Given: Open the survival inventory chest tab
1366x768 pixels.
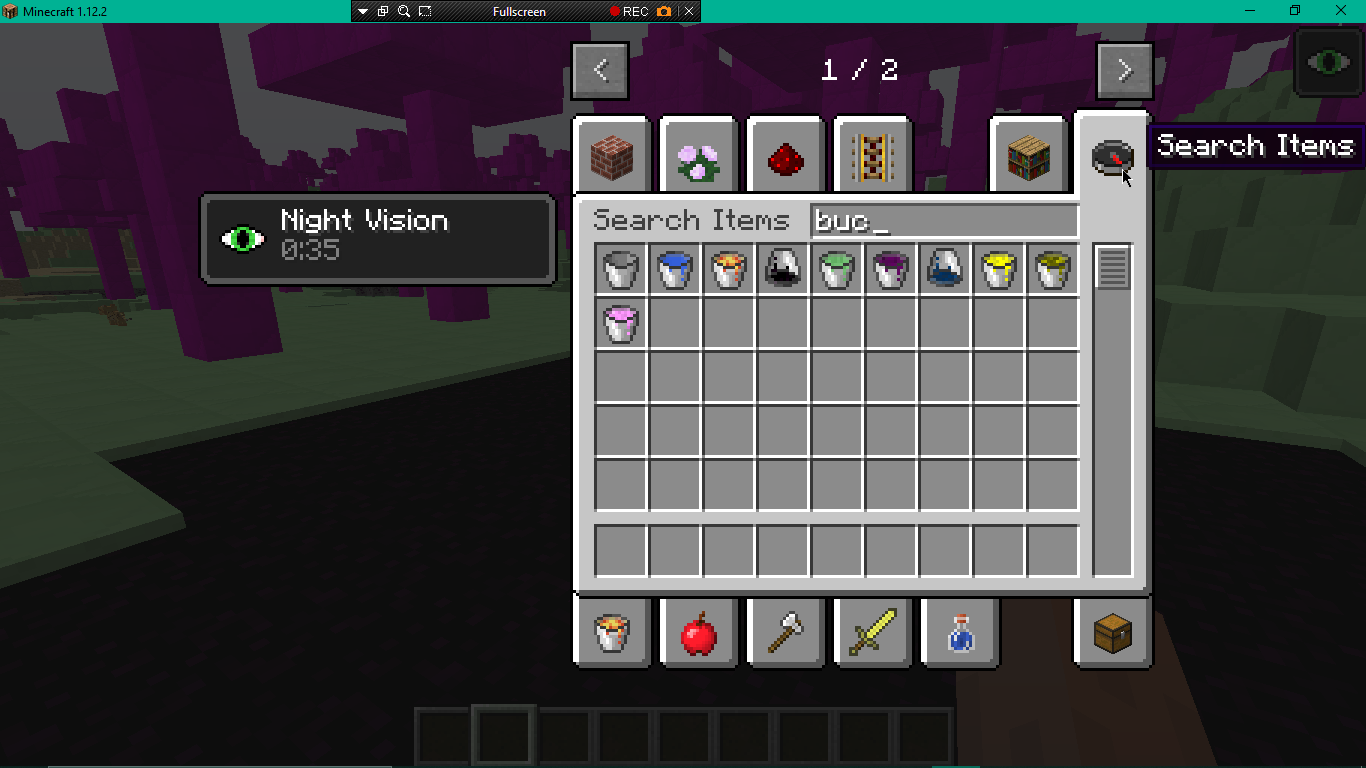Looking at the screenshot, I should point(1111,632).
